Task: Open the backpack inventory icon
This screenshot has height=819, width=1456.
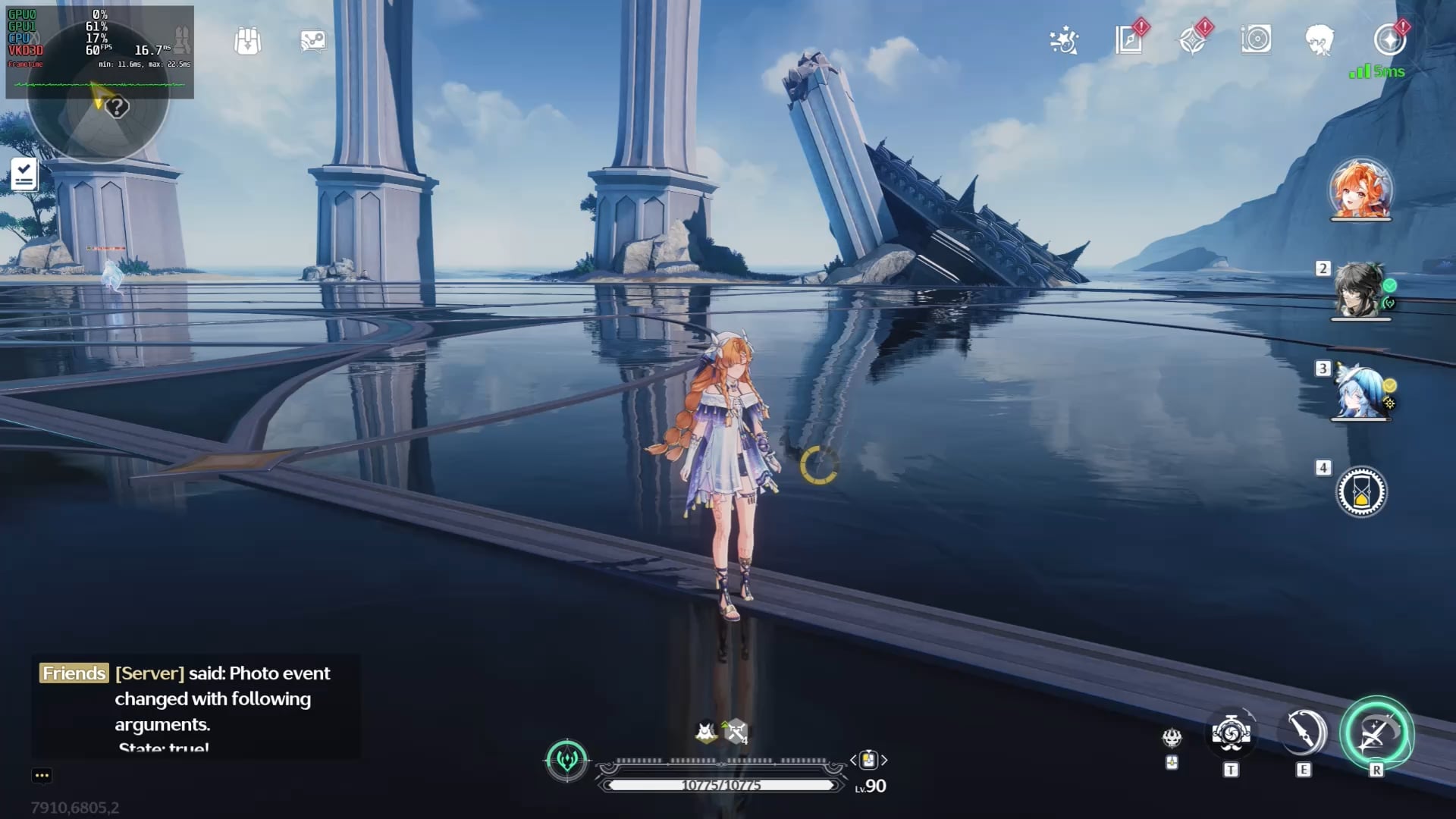Action: coord(247,41)
